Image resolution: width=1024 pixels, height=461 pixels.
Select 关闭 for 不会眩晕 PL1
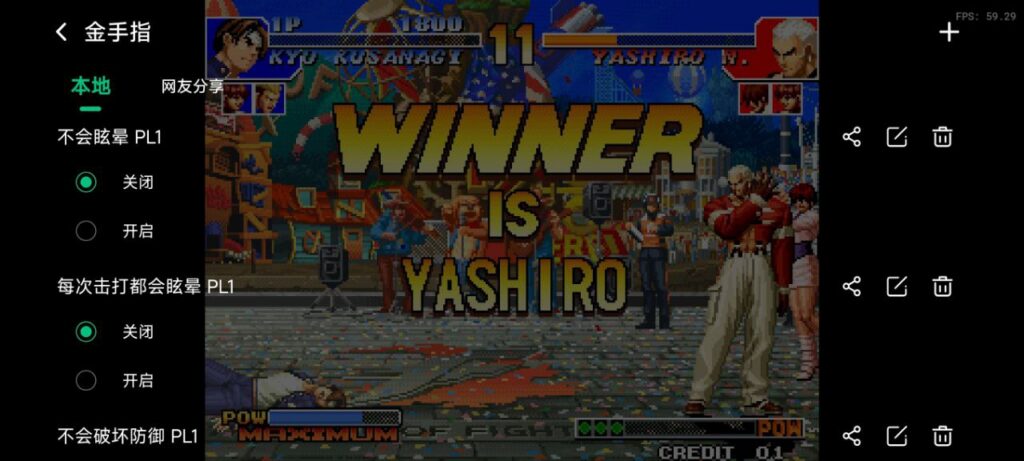pos(87,182)
